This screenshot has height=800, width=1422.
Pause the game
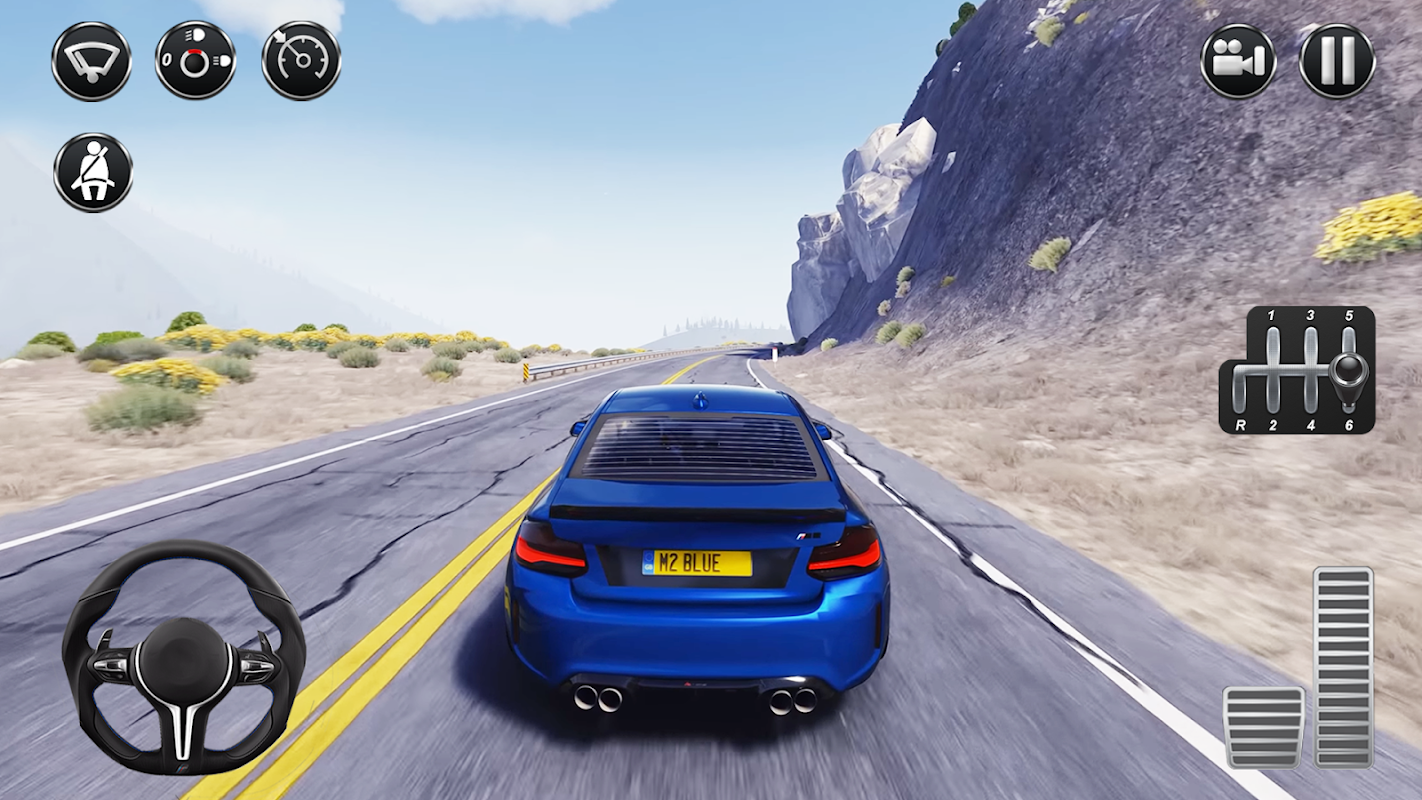(1337, 61)
